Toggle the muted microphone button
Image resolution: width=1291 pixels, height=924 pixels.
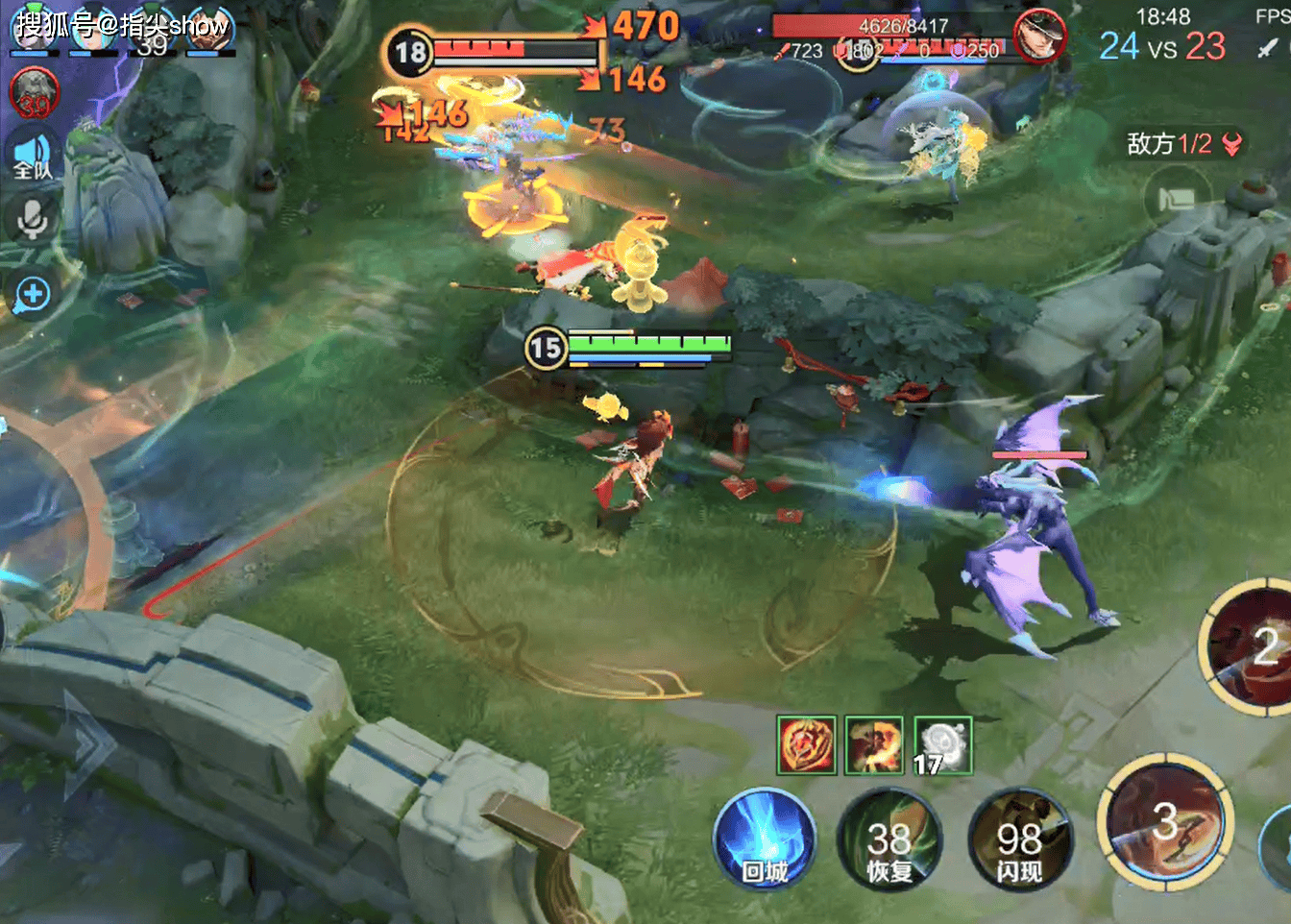coord(33,220)
